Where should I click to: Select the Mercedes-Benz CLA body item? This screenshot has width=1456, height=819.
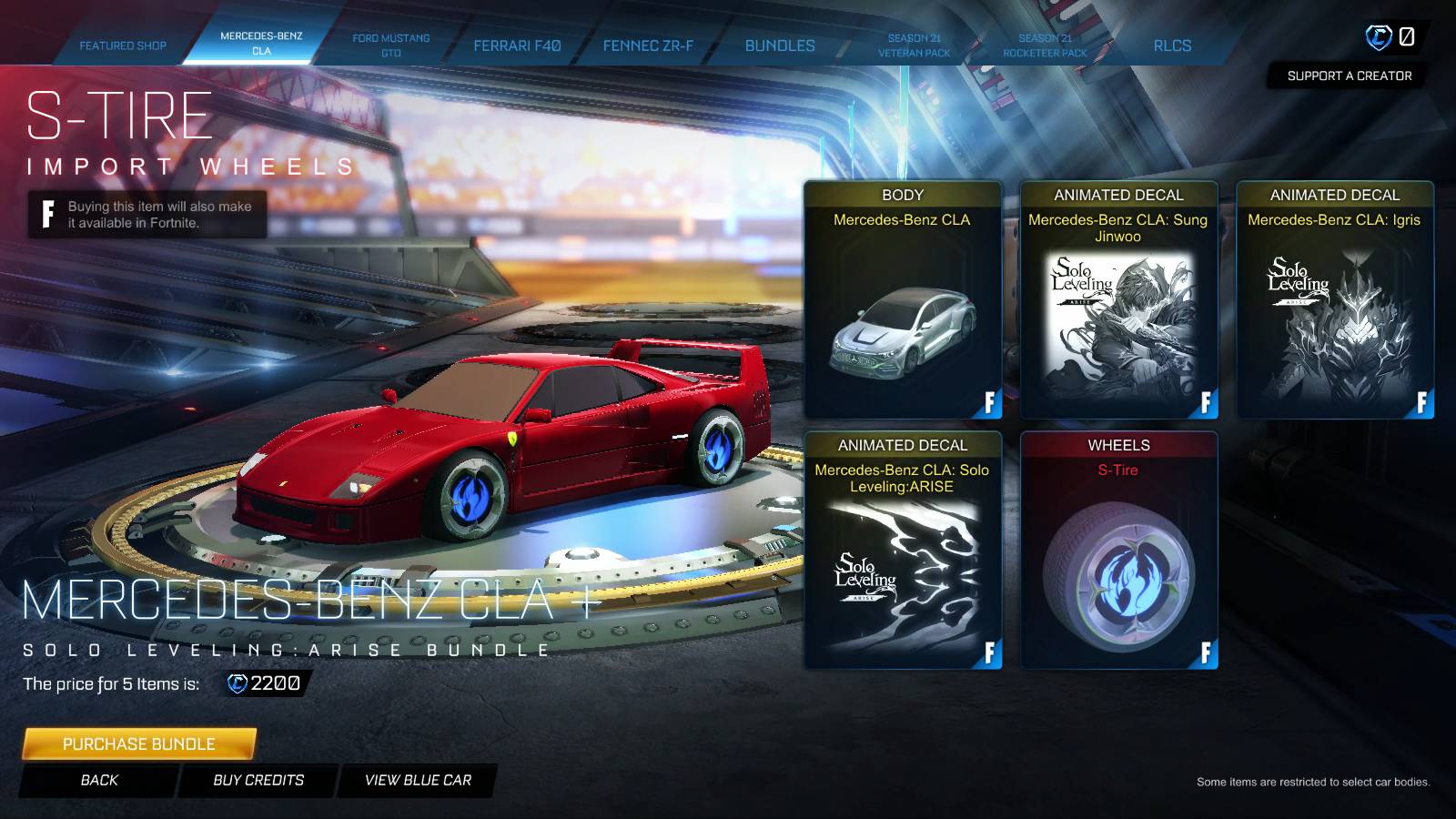click(903, 300)
